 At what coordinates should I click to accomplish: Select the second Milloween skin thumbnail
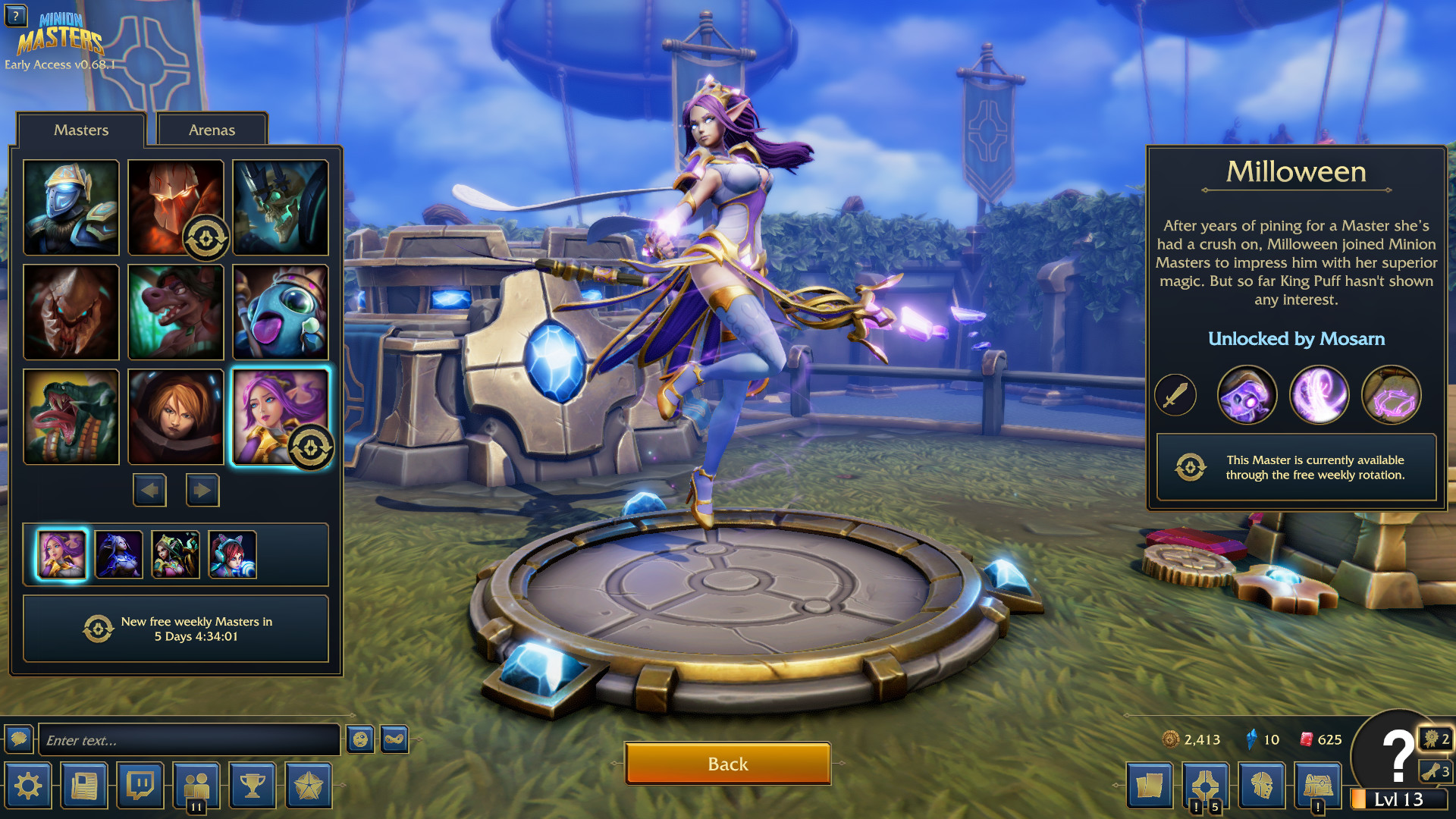118,554
